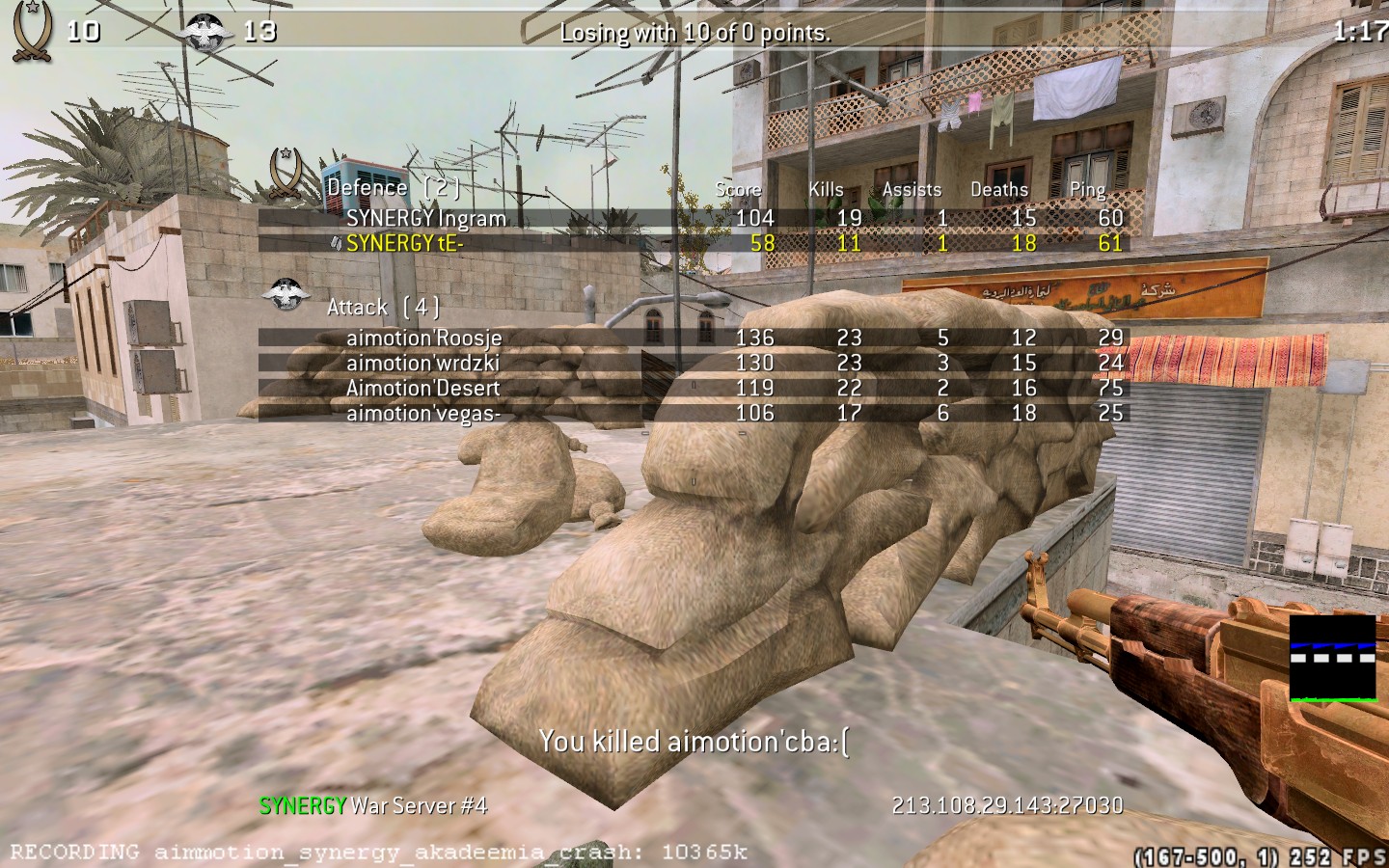Image resolution: width=1389 pixels, height=868 pixels.
Task: Click the lagometer graph
Action: 1332,659
